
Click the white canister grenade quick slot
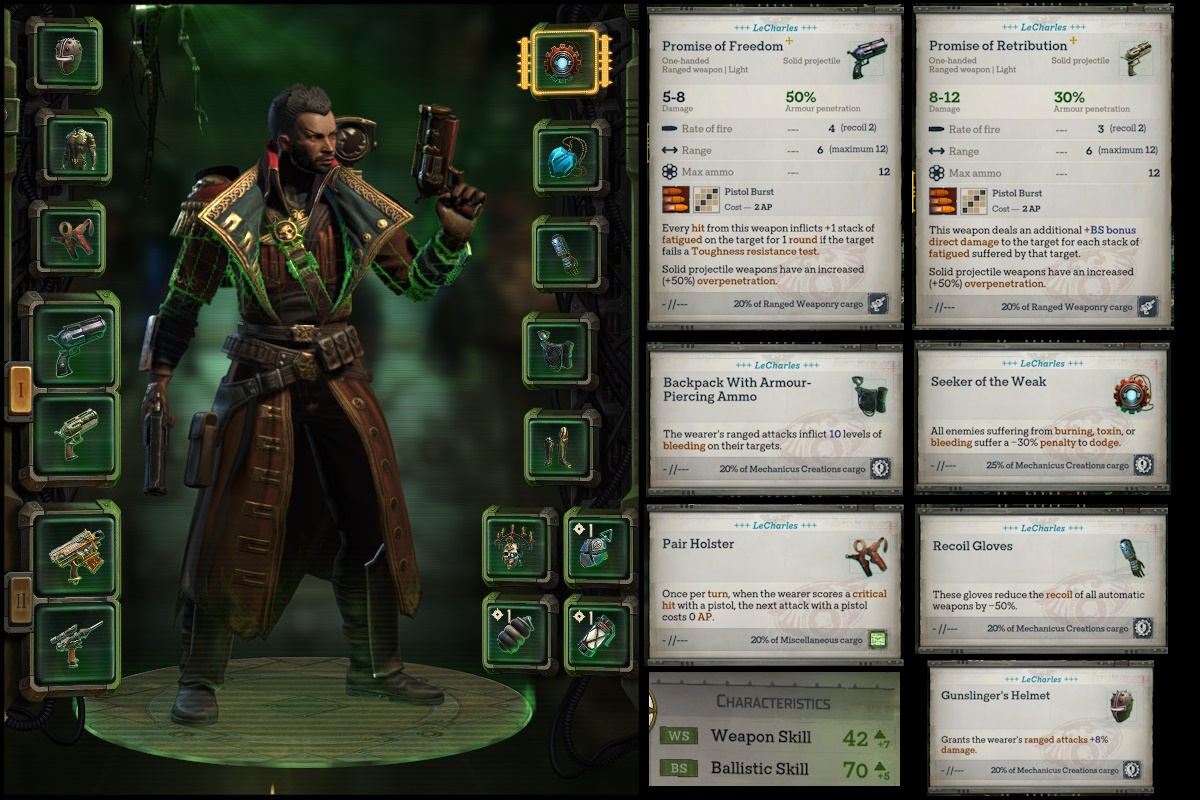(x=598, y=633)
